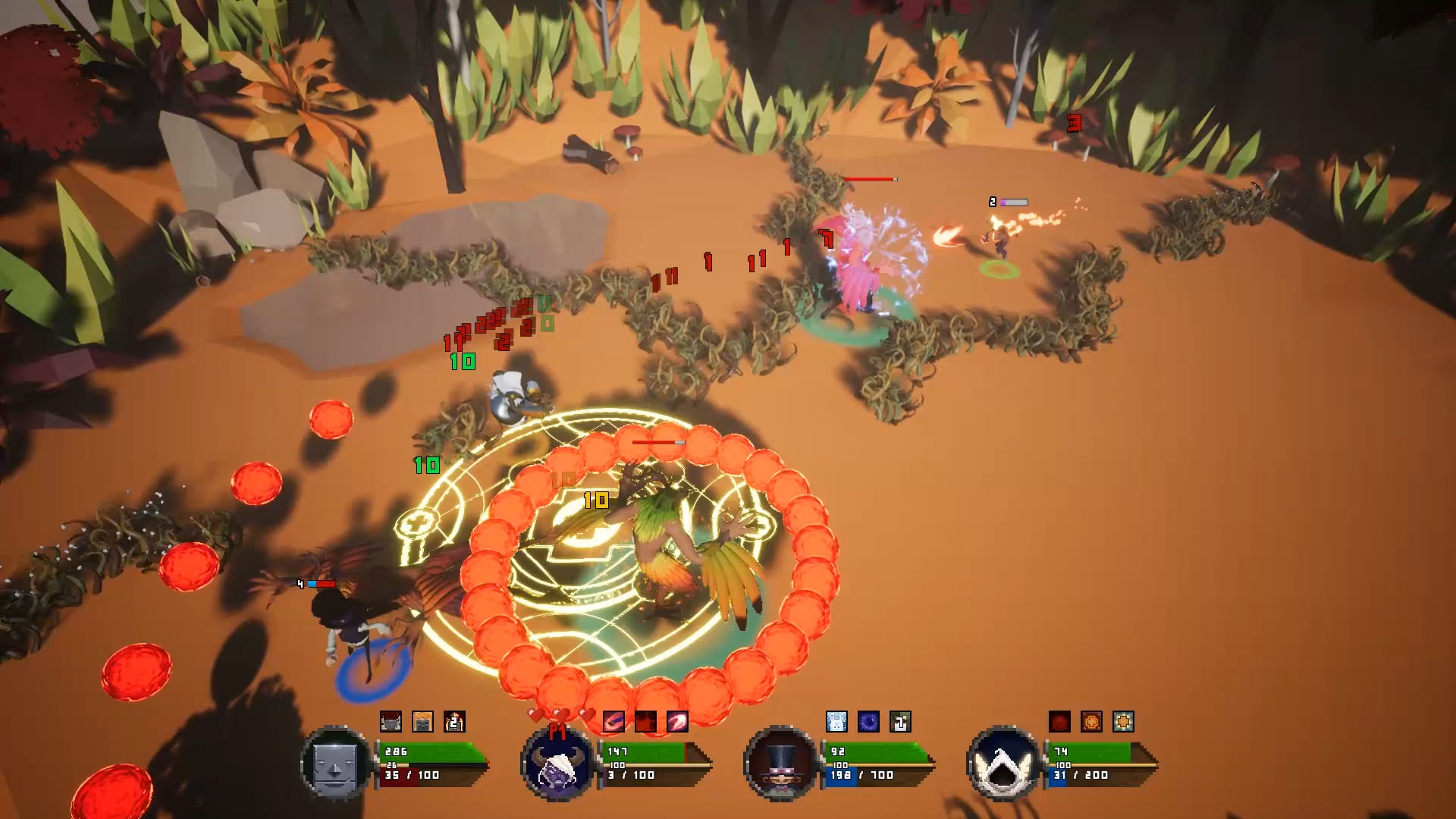Click the fiery golem ability icon

tap(422, 722)
